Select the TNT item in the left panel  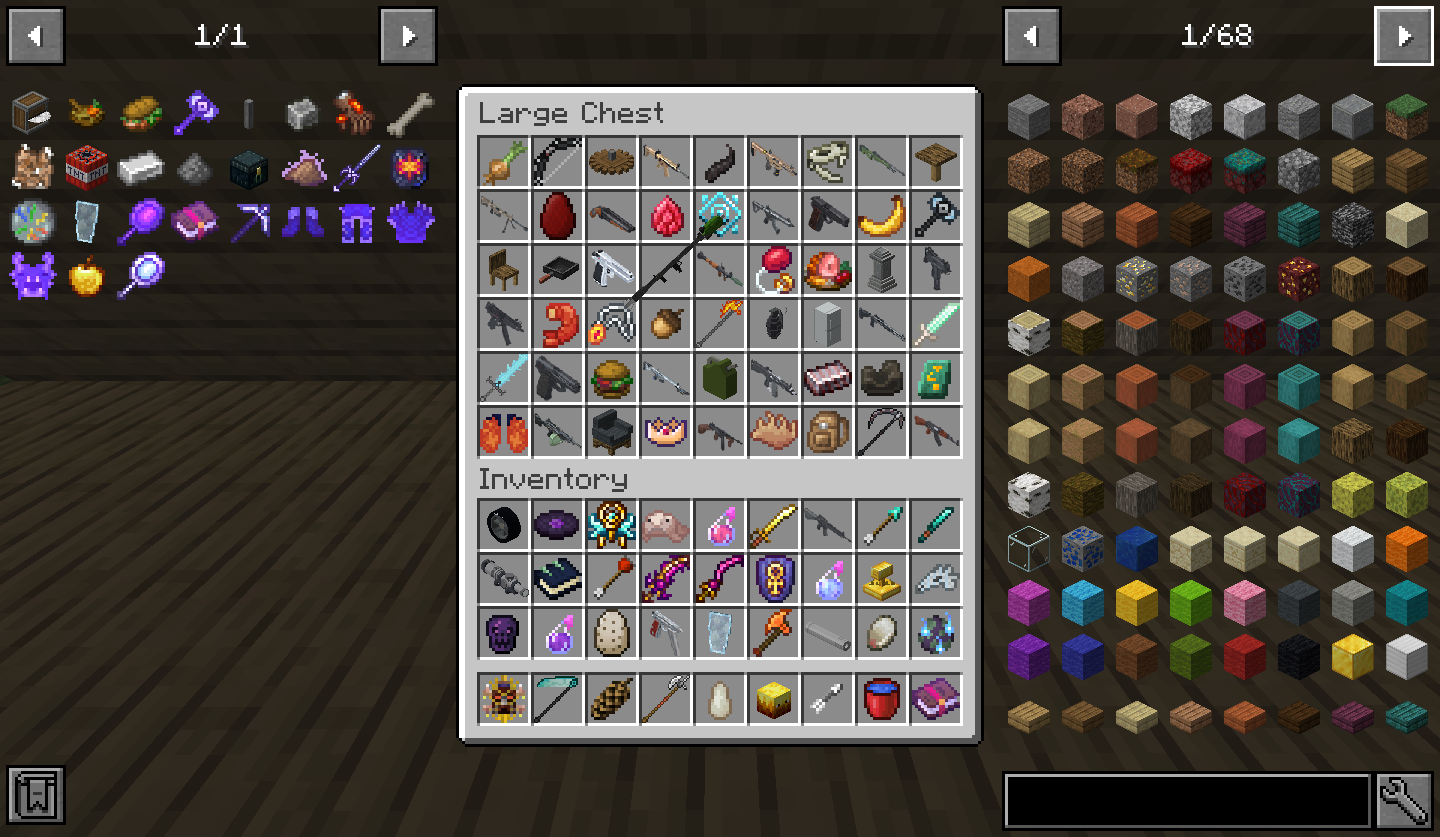88,167
